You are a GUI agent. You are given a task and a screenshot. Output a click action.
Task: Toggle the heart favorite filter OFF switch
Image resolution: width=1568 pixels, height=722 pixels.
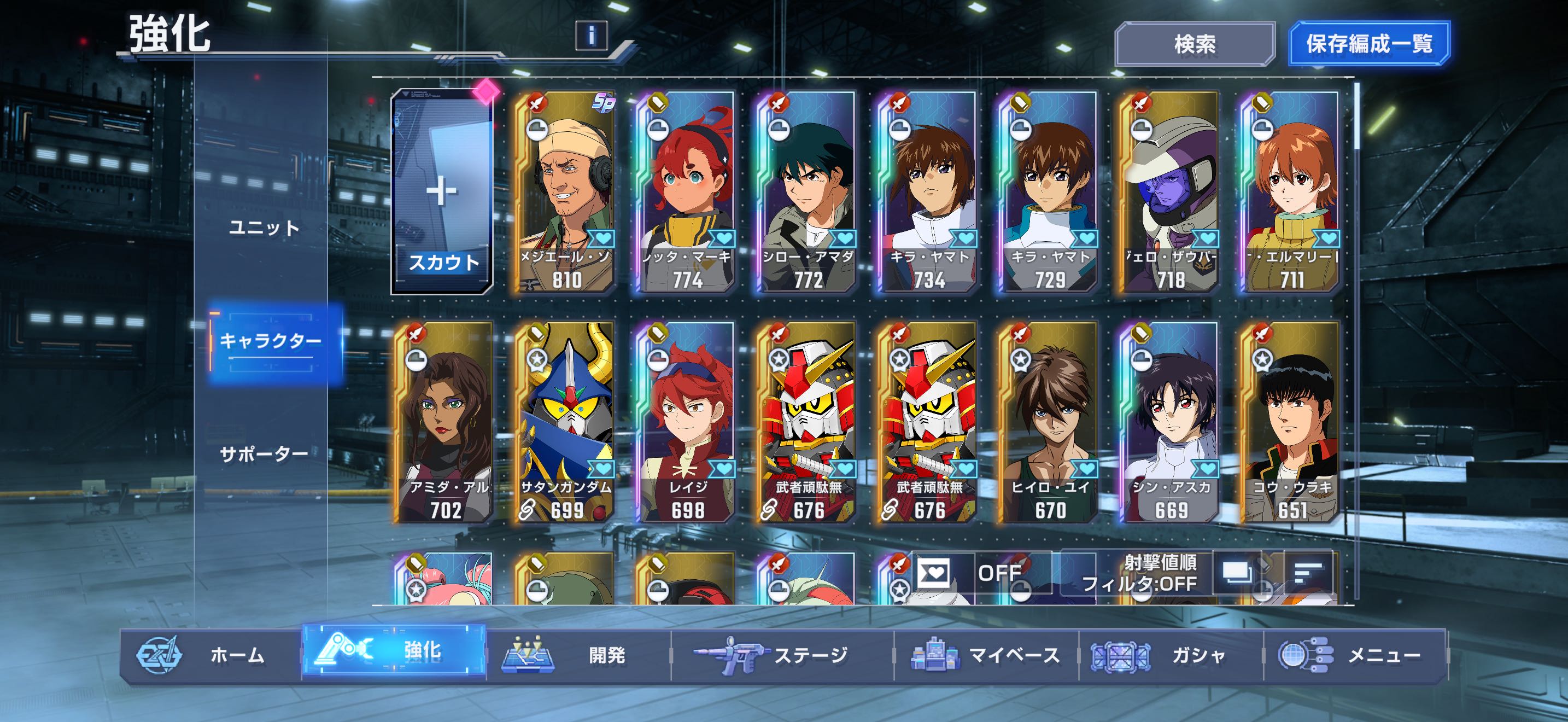(x=974, y=573)
